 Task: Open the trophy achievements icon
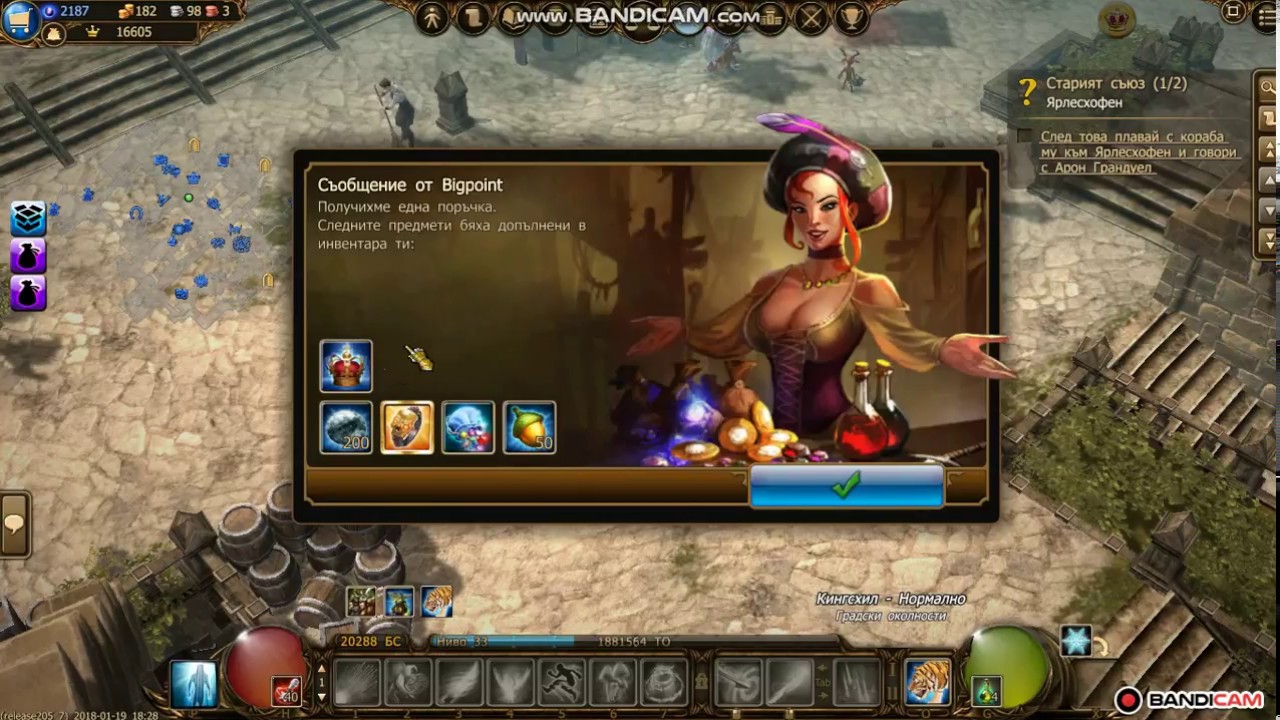[x=850, y=18]
